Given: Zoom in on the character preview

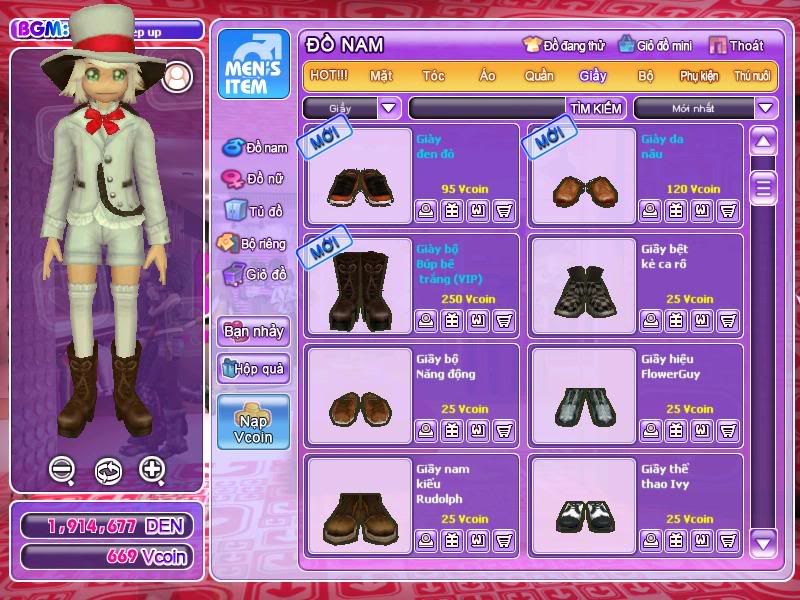Looking at the screenshot, I should point(152,469).
